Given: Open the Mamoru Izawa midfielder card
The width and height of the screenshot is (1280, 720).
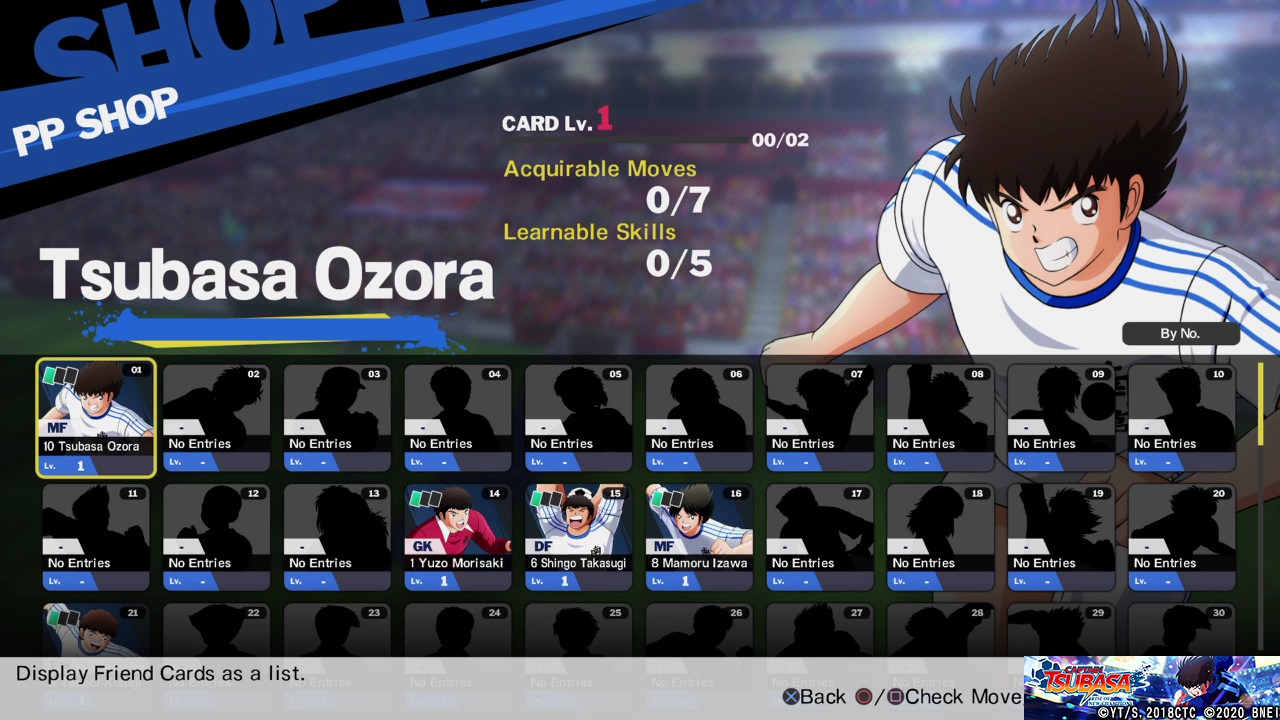Looking at the screenshot, I should click(699, 537).
